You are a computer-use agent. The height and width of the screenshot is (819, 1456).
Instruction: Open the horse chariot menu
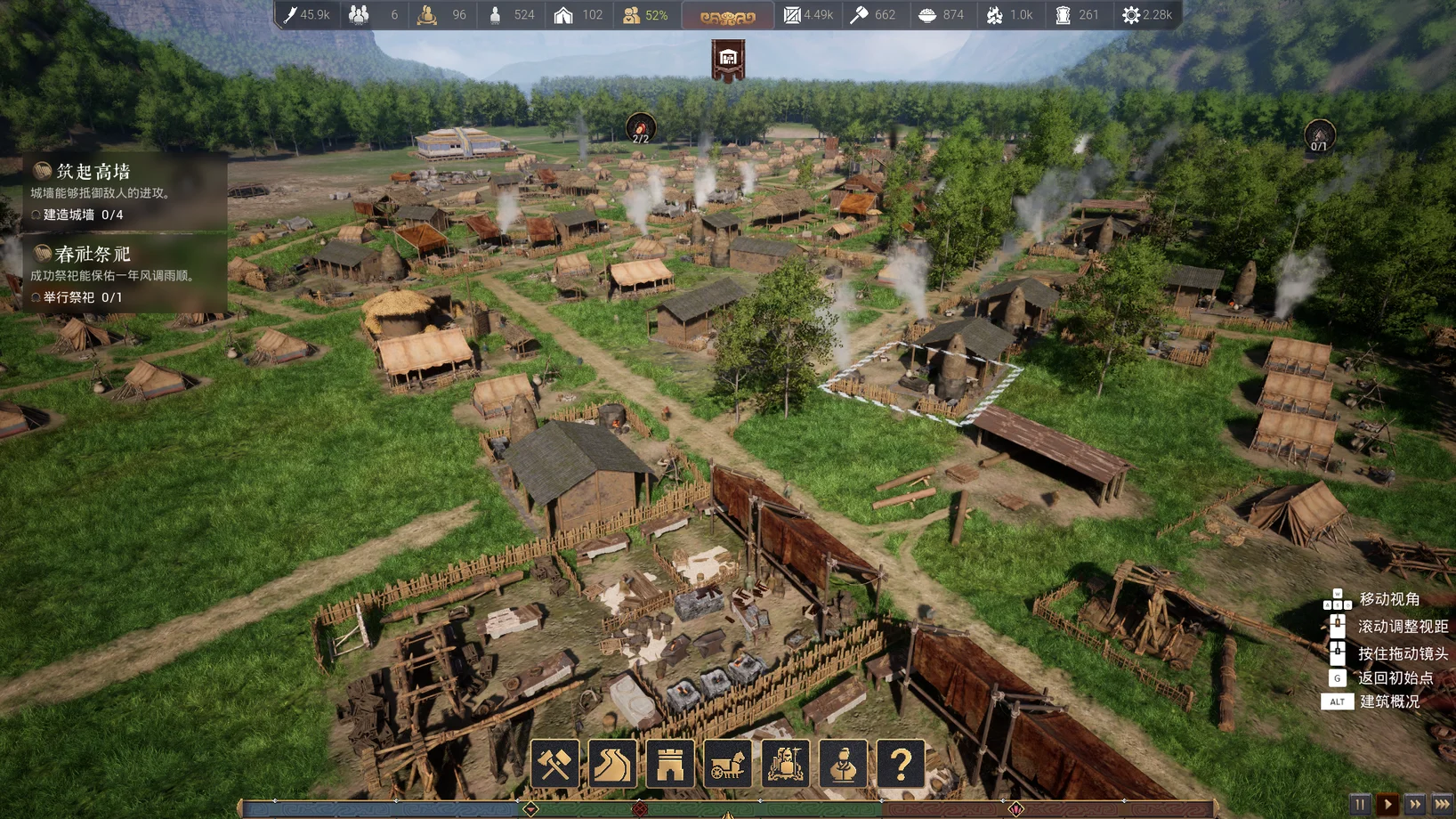(x=728, y=764)
